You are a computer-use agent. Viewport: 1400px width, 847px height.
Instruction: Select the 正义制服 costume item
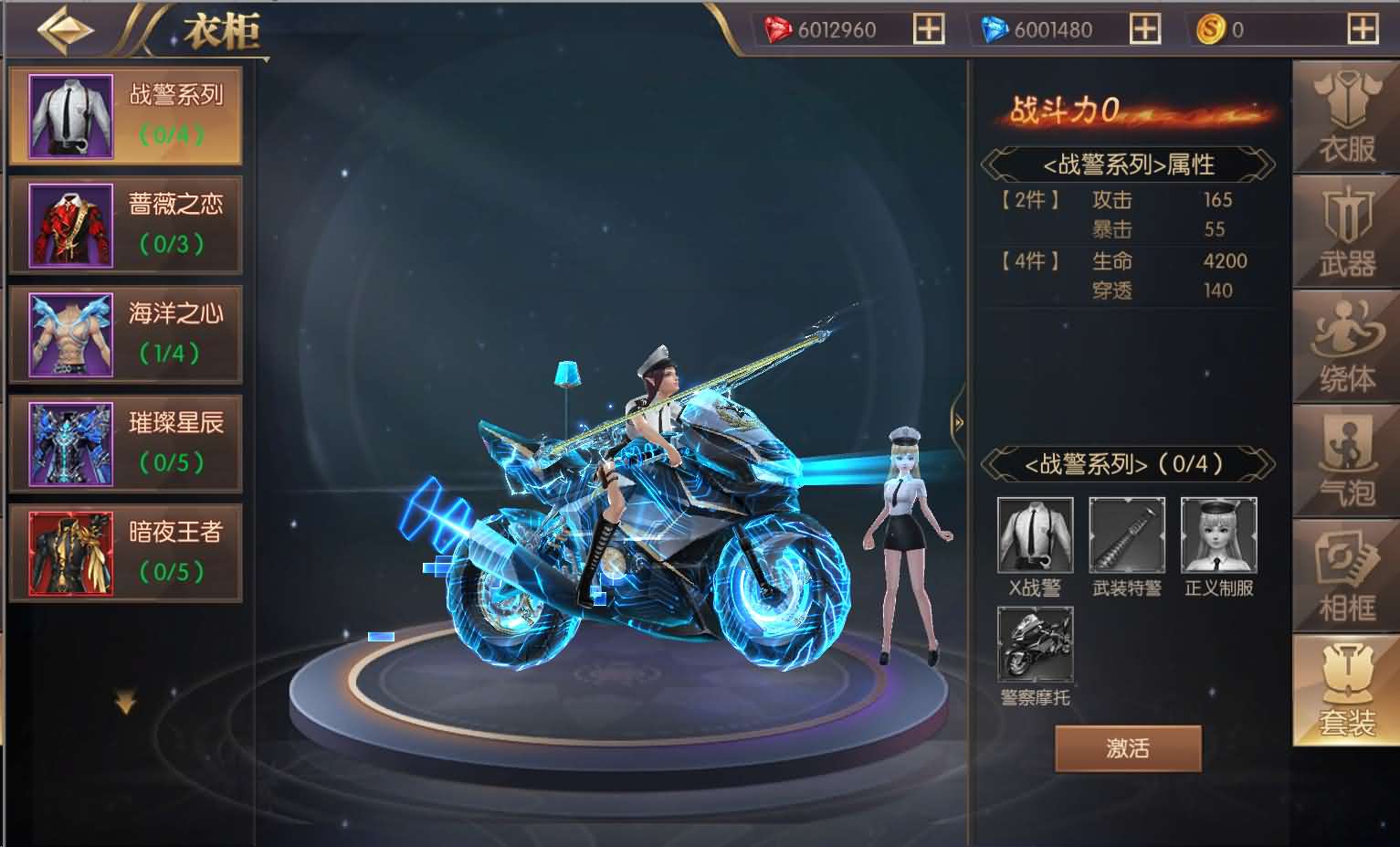1217,536
